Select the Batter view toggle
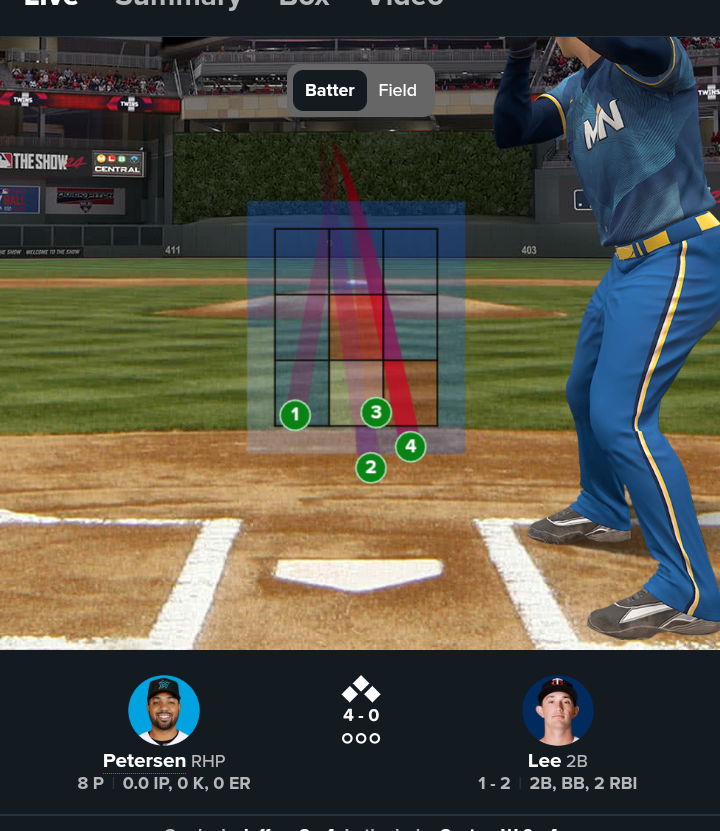This screenshot has width=720, height=831. [330, 90]
